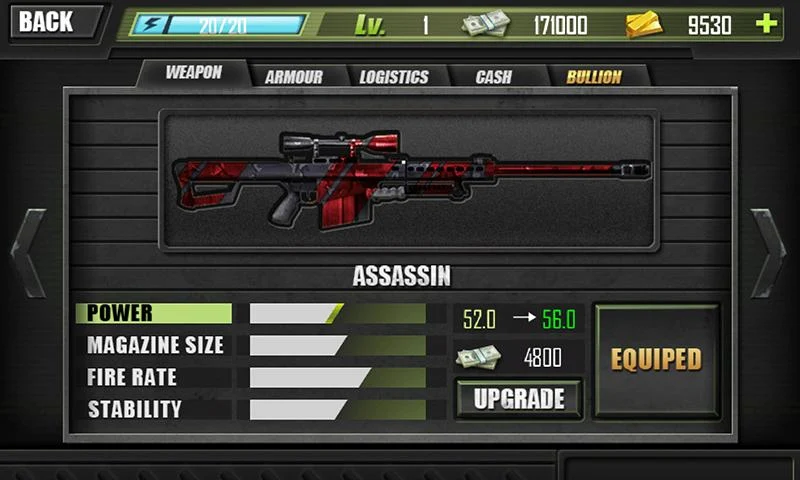800x480 pixels.
Task: Open the ARMOUR tab
Action: click(294, 77)
